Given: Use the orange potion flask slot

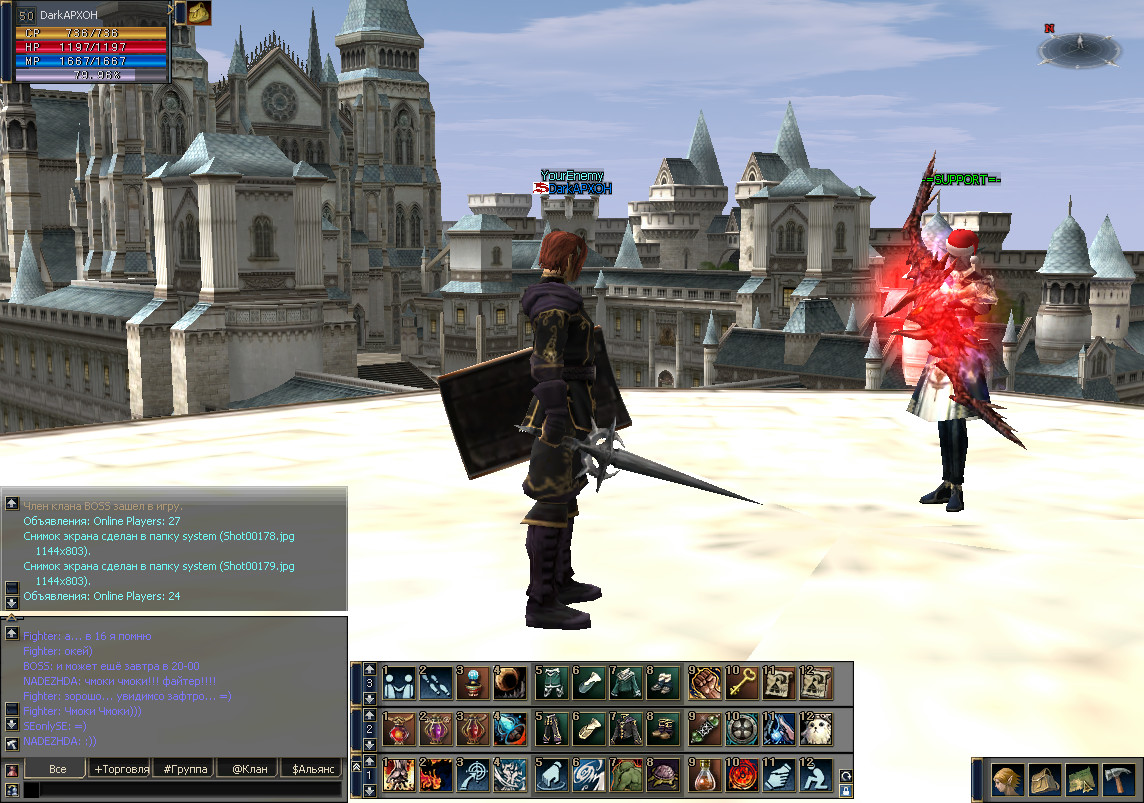Looking at the screenshot, I should (x=704, y=775).
